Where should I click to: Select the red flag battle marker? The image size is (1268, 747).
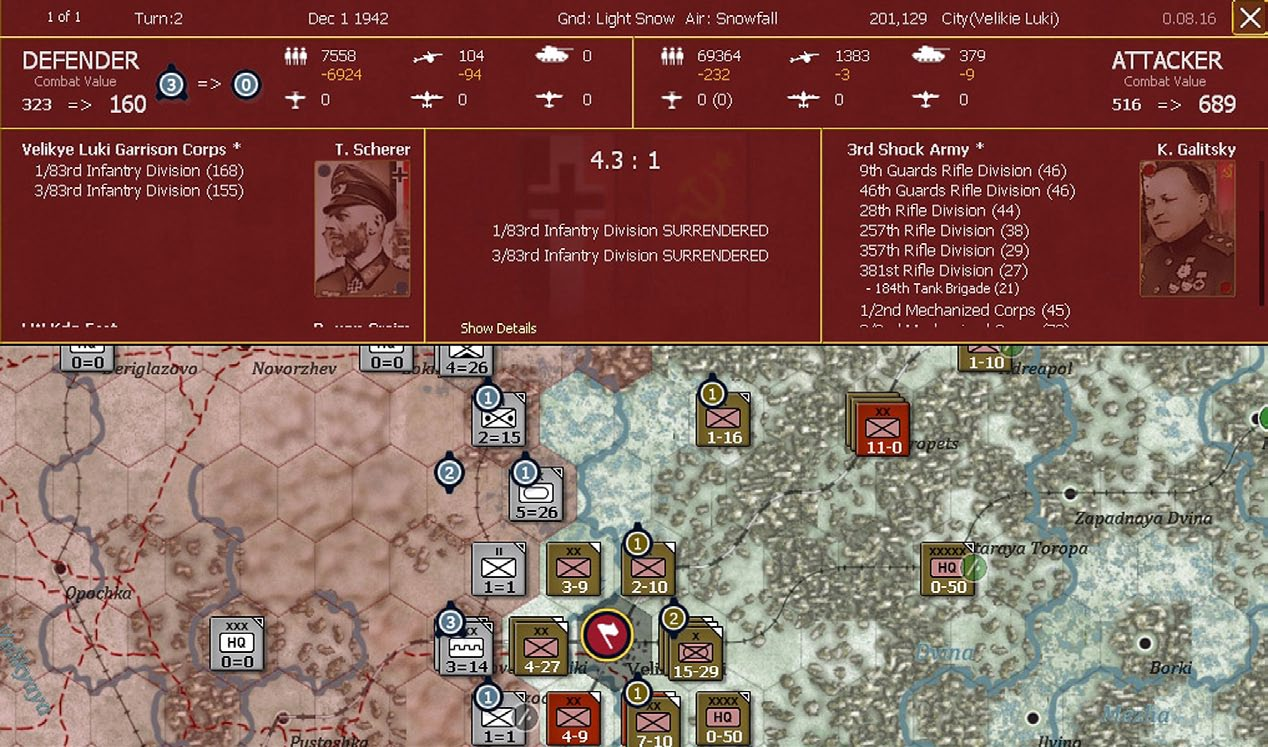click(x=607, y=634)
